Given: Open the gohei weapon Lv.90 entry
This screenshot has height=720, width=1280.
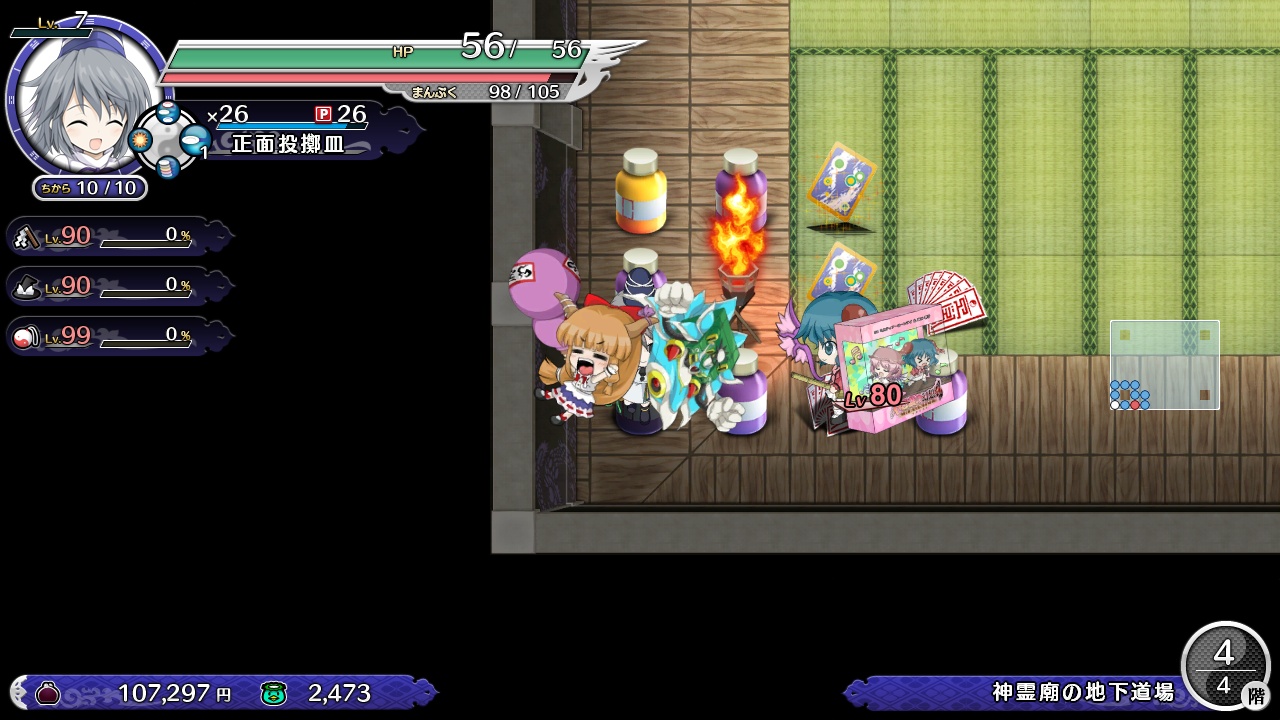Looking at the screenshot, I should [x=110, y=236].
